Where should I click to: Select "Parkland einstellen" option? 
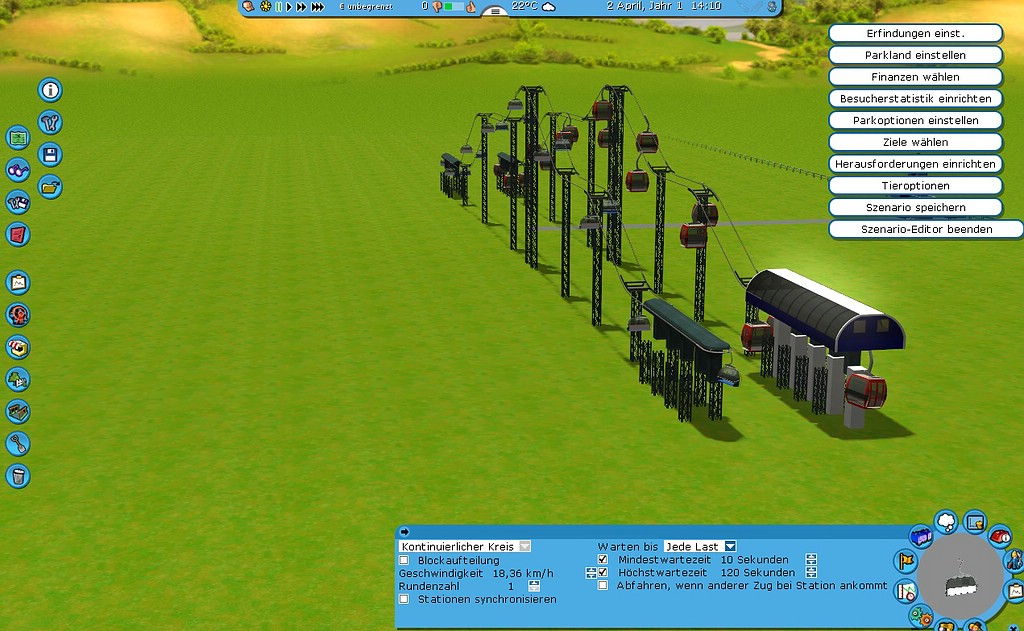pos(915,55)
